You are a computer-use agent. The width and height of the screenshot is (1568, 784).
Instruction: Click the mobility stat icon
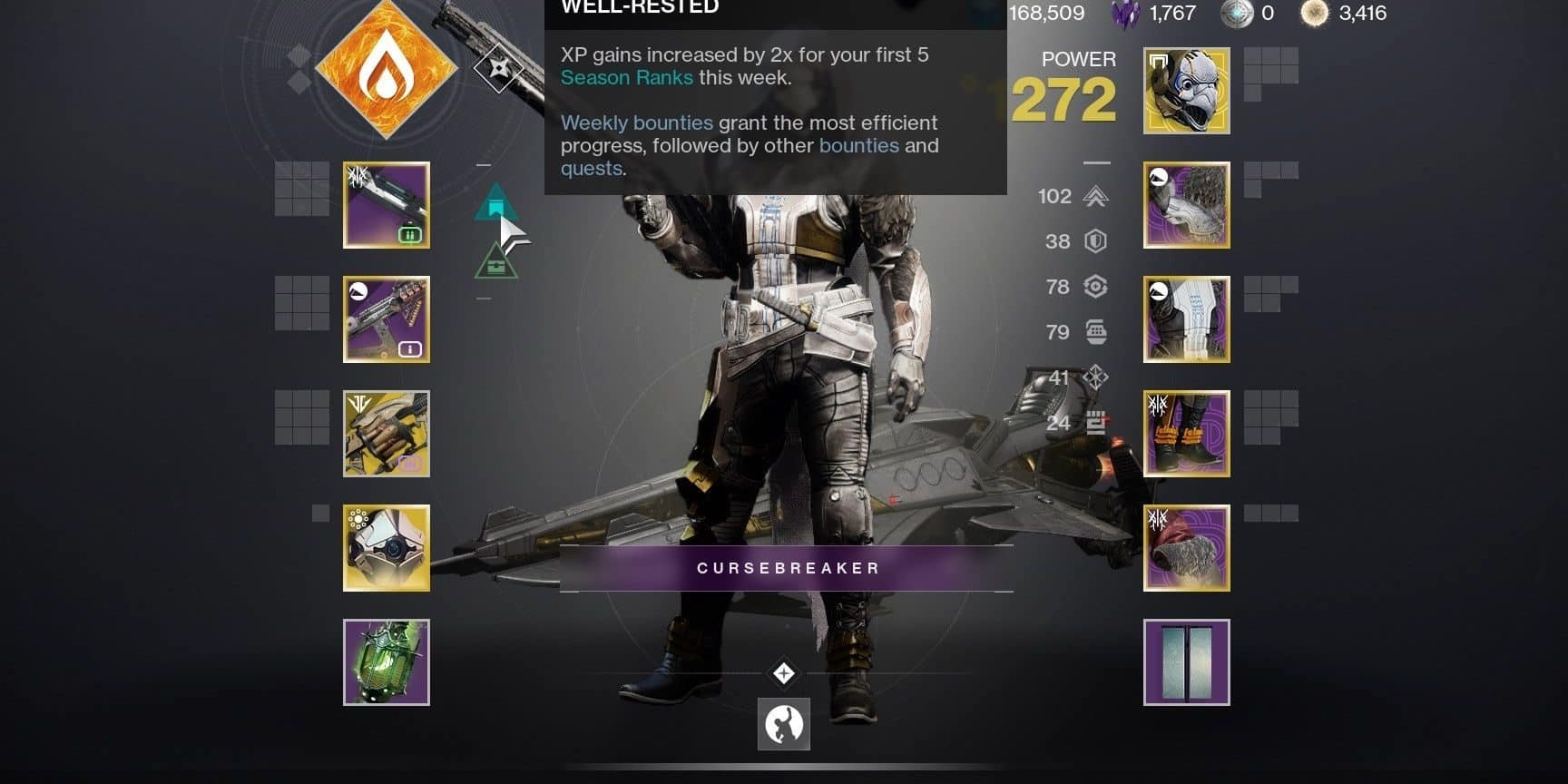[x=1097, y=196]
